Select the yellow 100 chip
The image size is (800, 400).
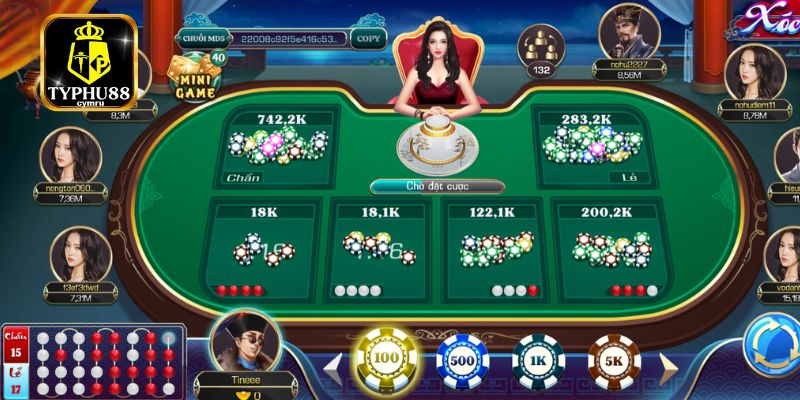tap(385, 358)
